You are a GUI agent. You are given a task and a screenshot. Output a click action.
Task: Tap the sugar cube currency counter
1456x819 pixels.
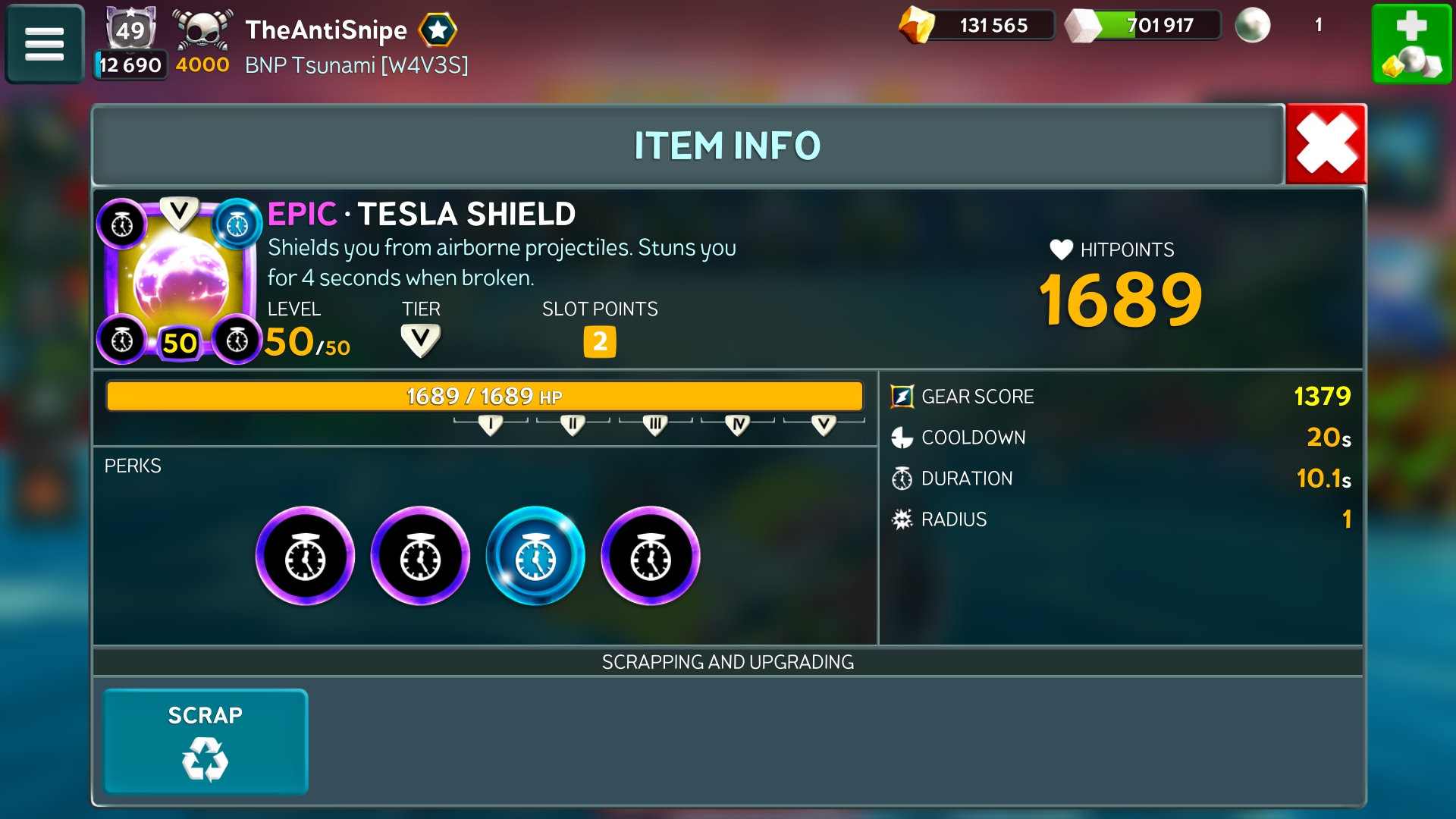tap(1144, 26)
